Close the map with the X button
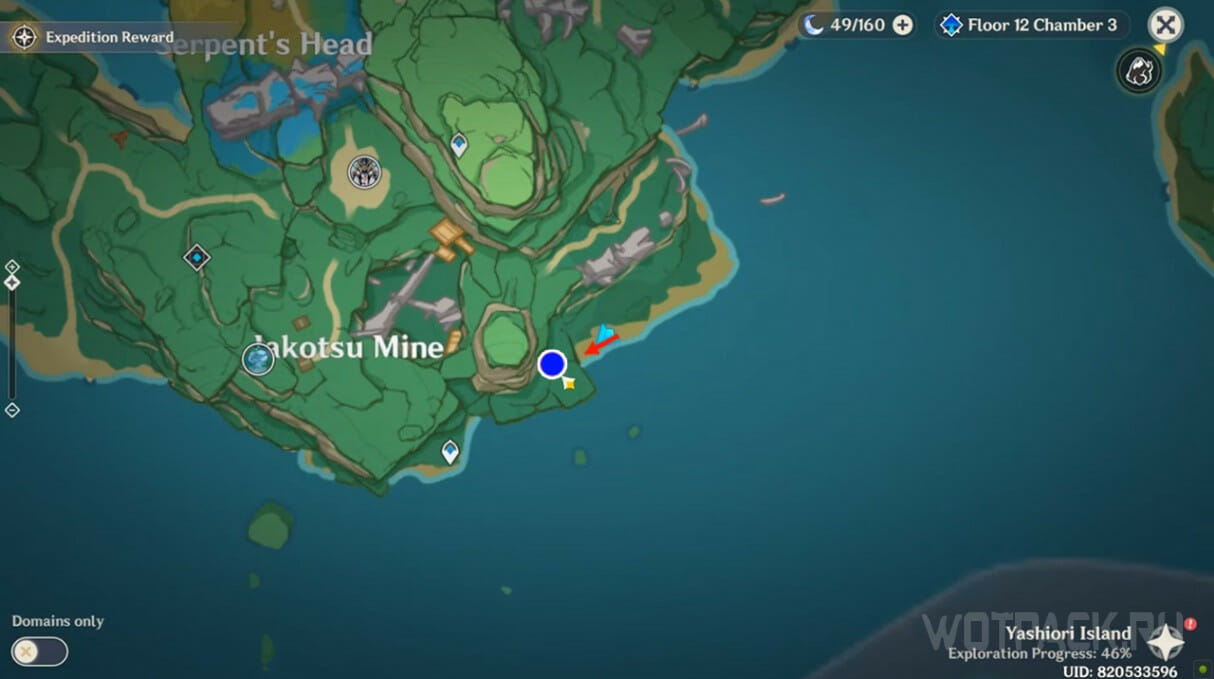1214x679 pixels. click(1165, 25)
